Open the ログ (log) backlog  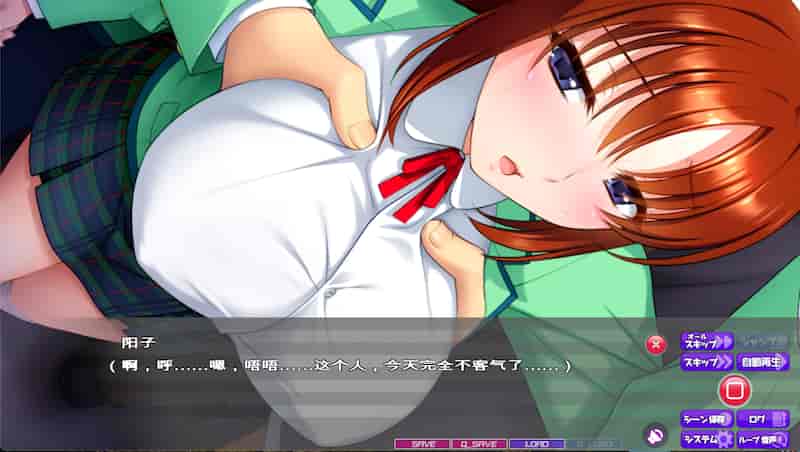coord(762,418)
